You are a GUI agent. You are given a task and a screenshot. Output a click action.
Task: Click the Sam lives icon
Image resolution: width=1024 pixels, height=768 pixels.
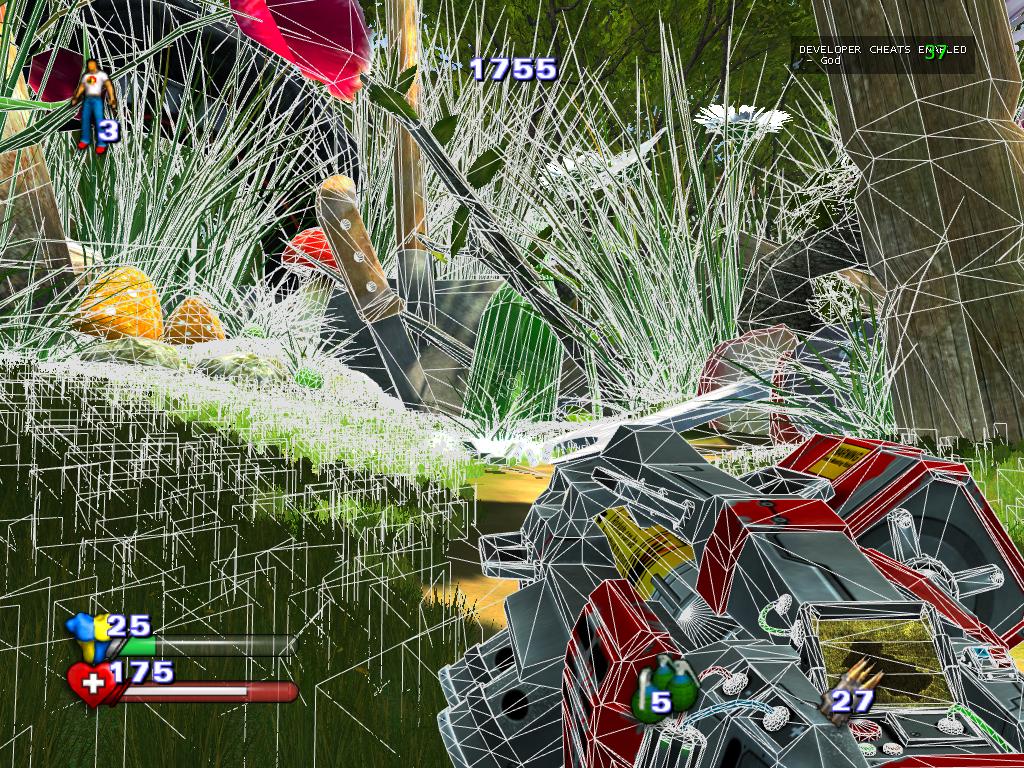95,106
